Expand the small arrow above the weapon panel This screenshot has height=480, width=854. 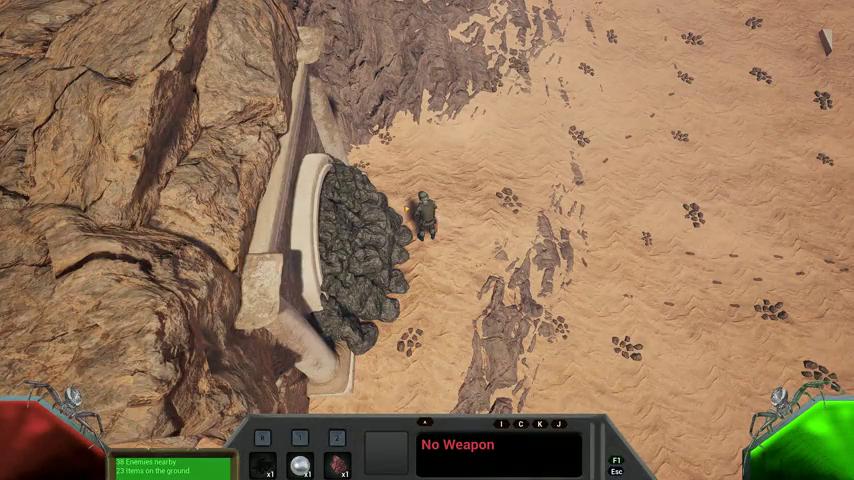pyautogui.click(x=425, y=422)
